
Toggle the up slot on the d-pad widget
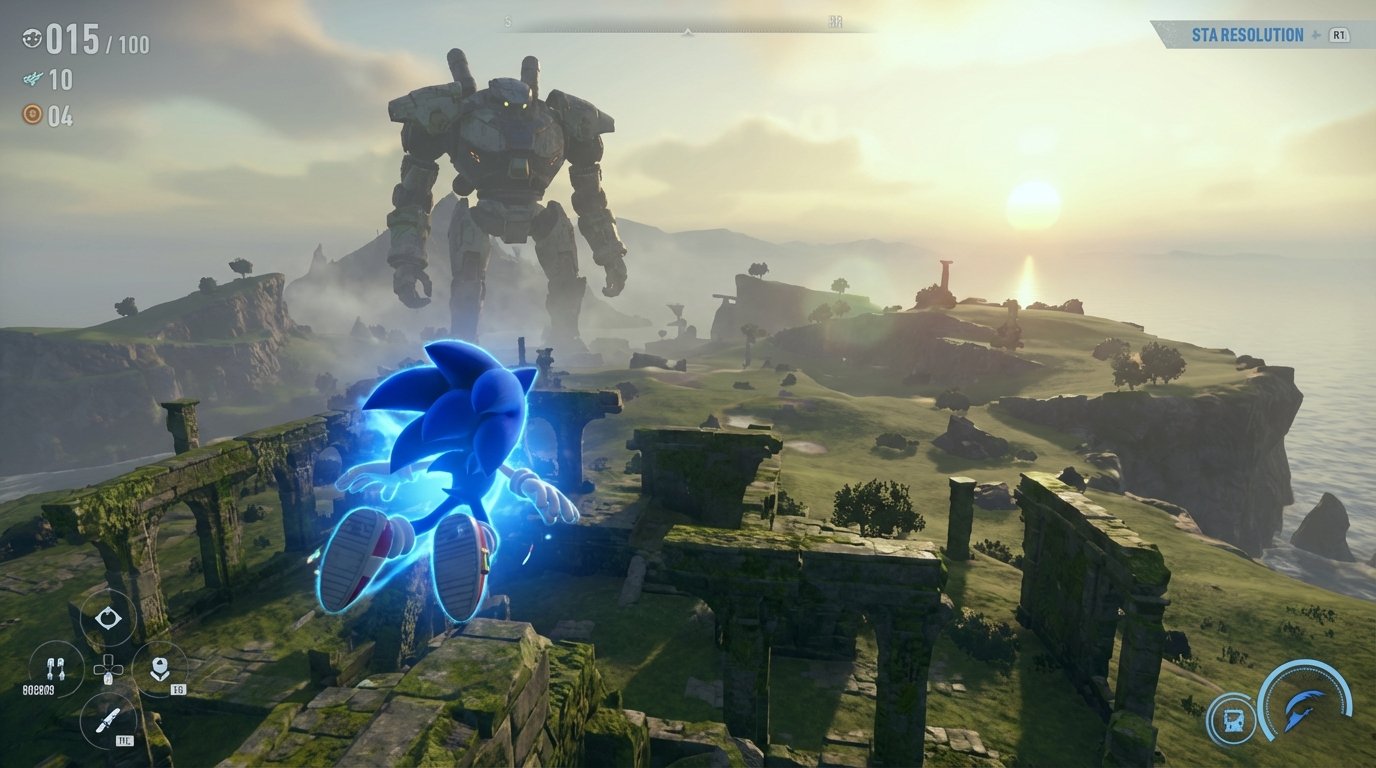108,658
